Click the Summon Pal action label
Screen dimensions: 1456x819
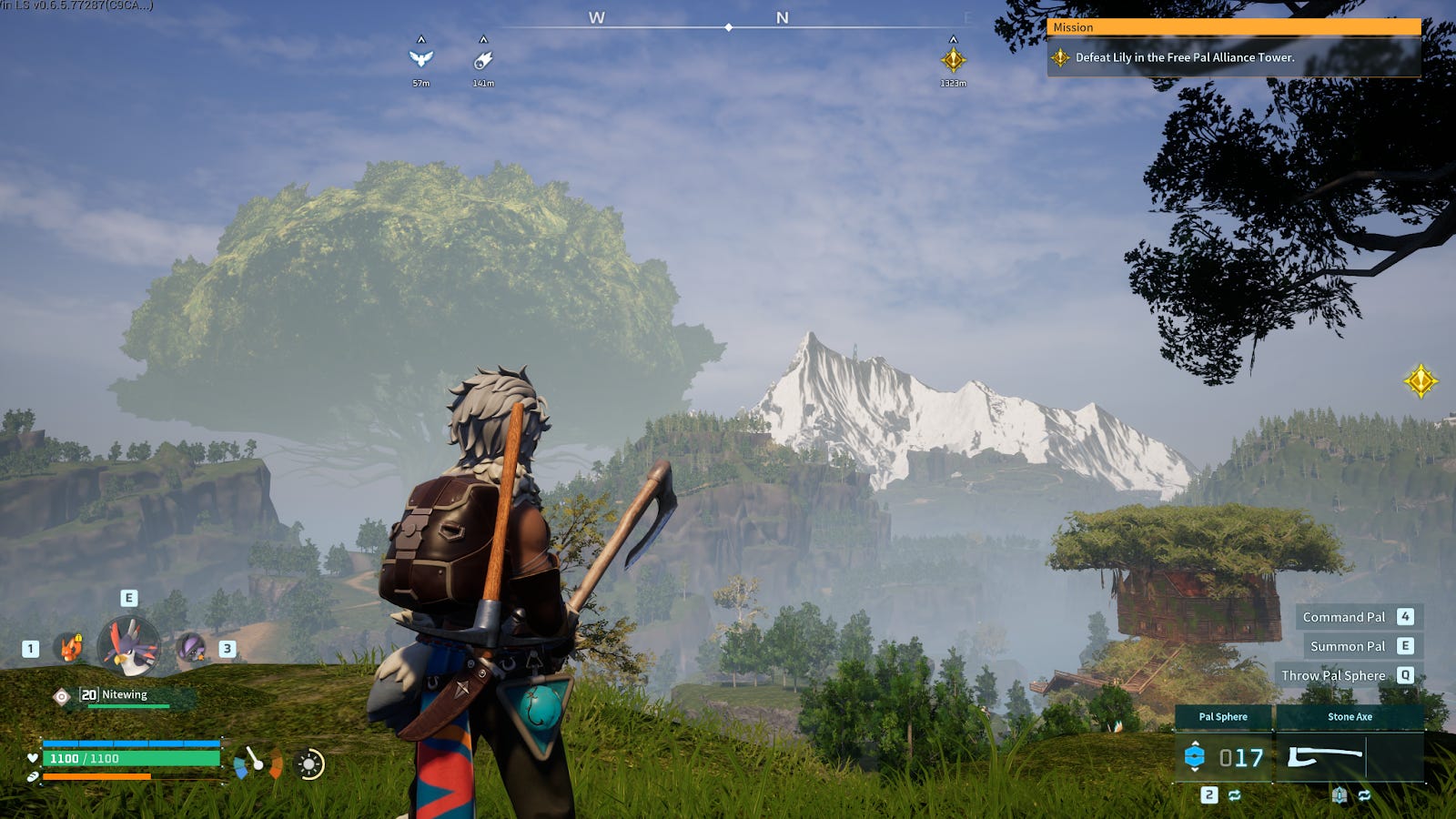1347,646
